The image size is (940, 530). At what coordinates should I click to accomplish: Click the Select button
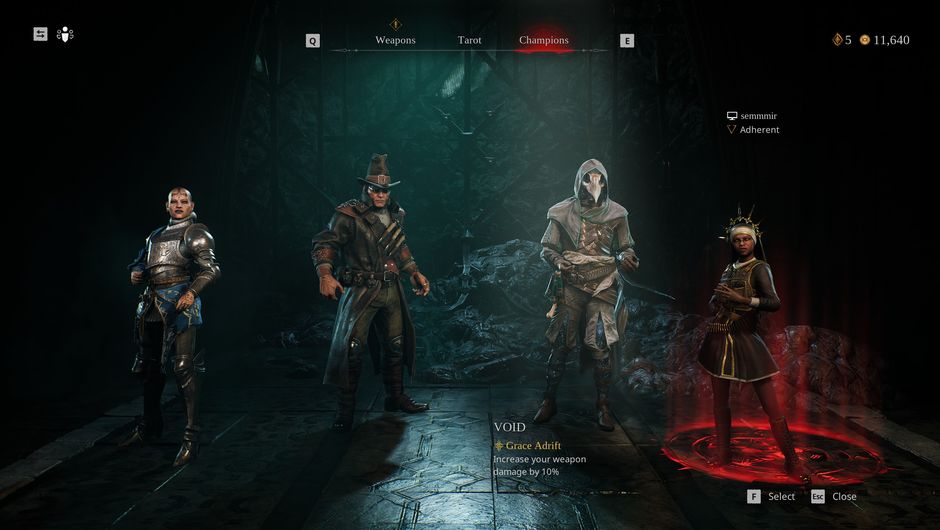[x=771, y=496]
